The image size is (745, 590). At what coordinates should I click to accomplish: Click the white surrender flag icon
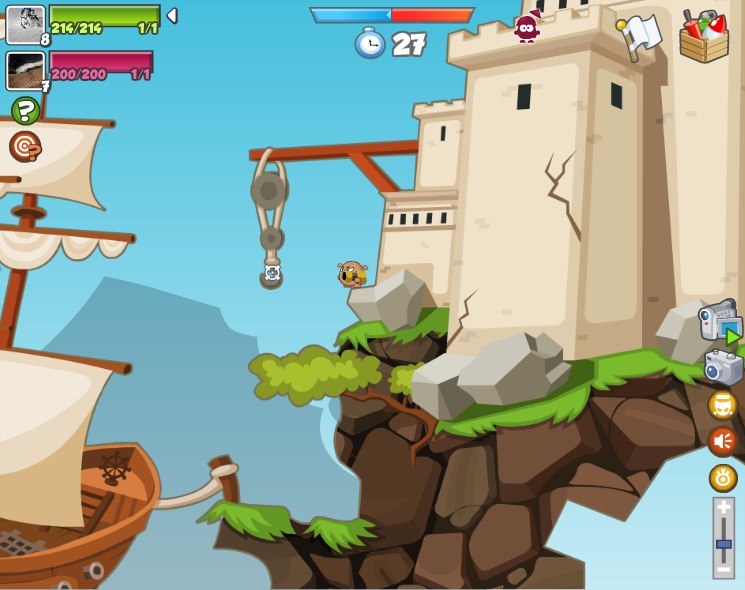click(640, 35)
